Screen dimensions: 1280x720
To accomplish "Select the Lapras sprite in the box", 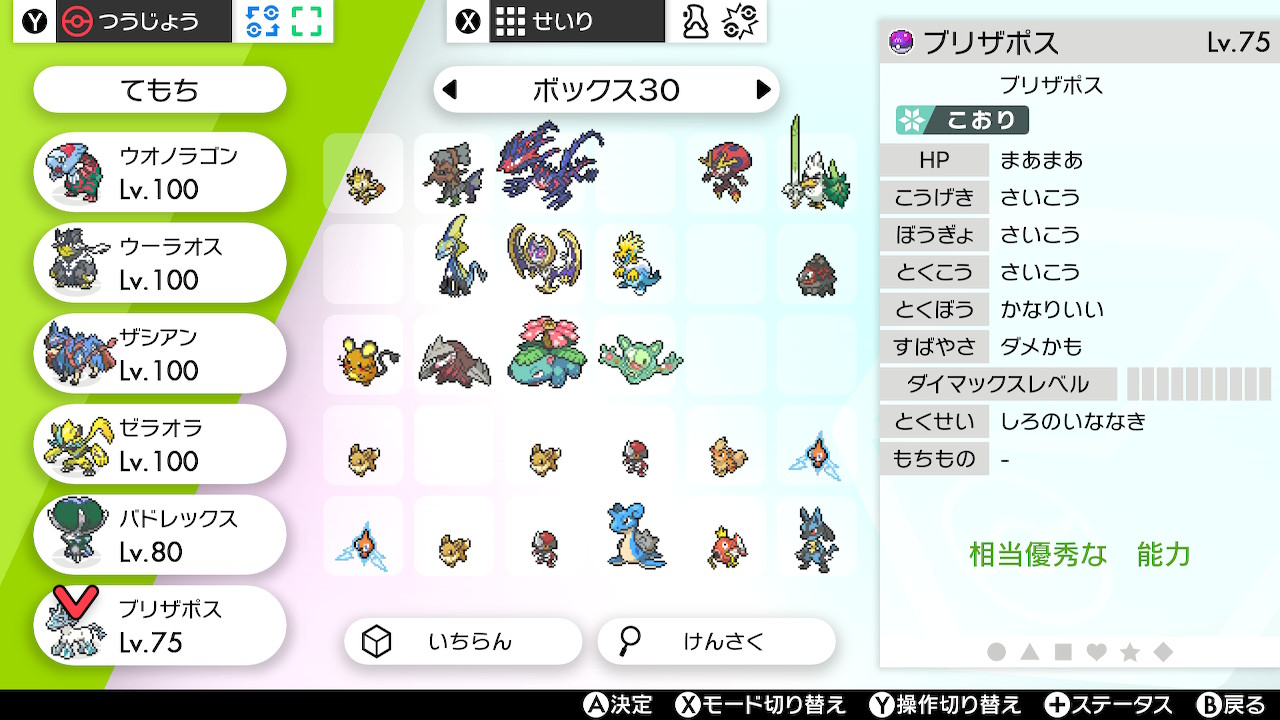I will pos(635,536).
